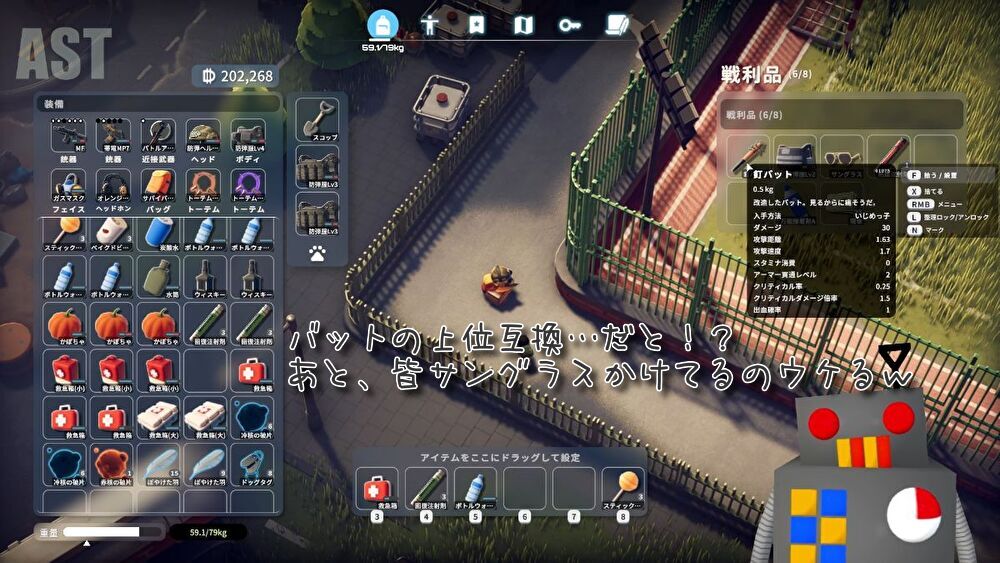Show the map tab
This screenshot has height=563, width=1000.
523,26
